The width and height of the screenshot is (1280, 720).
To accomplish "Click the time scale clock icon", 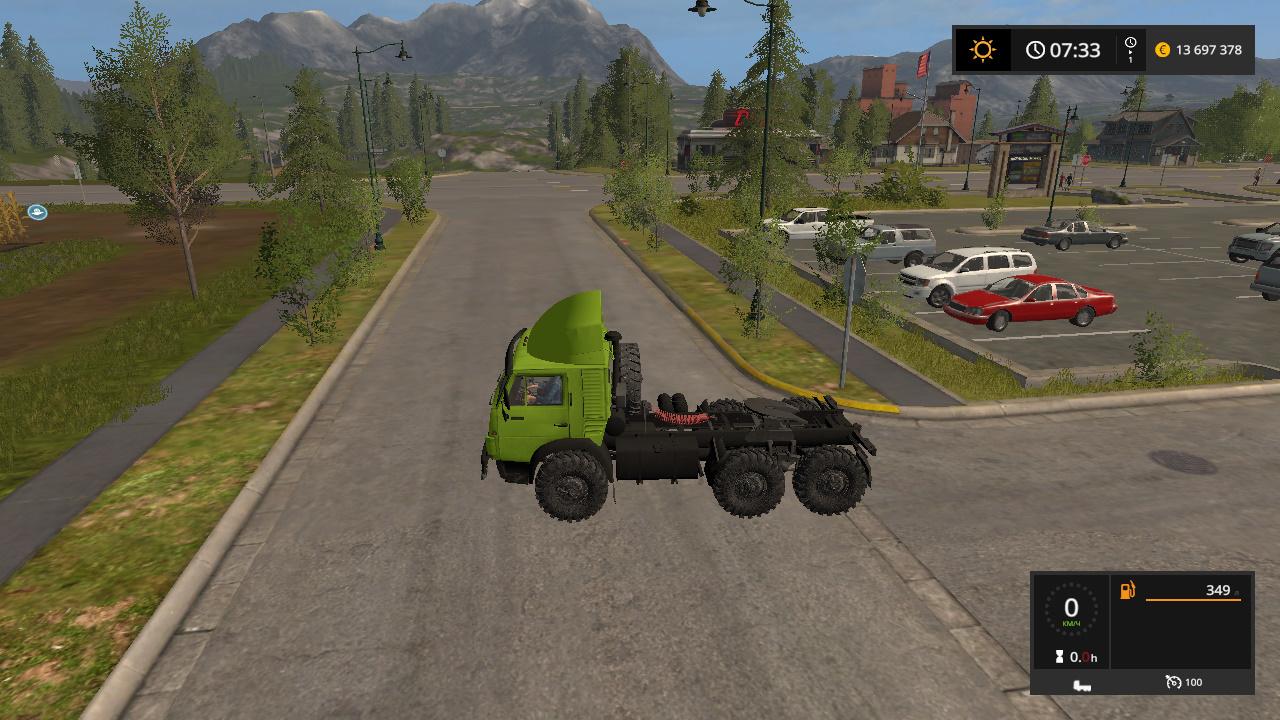I will click(1130, 43).
